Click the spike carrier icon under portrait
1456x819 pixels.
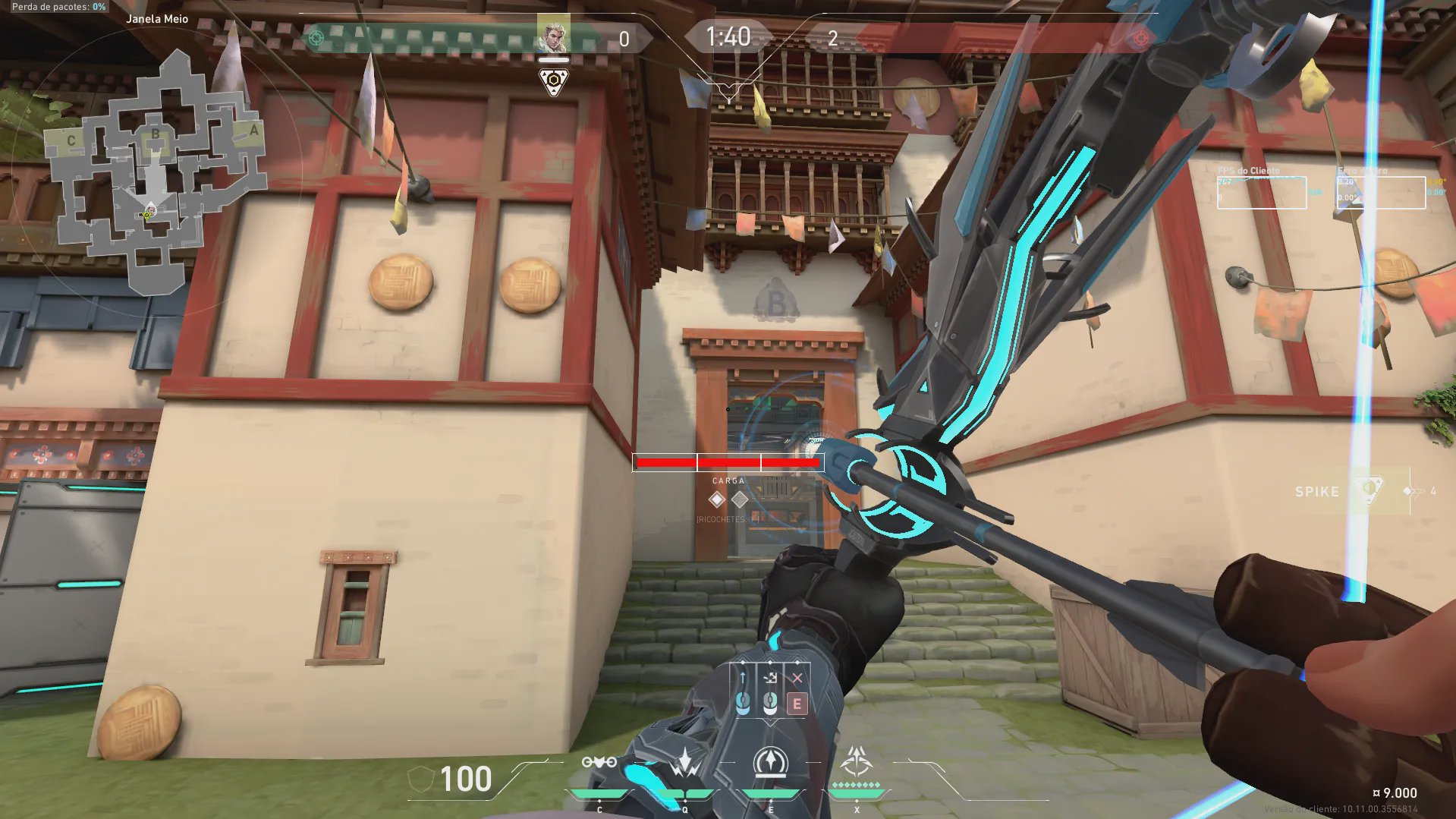(x=554, y=81)
